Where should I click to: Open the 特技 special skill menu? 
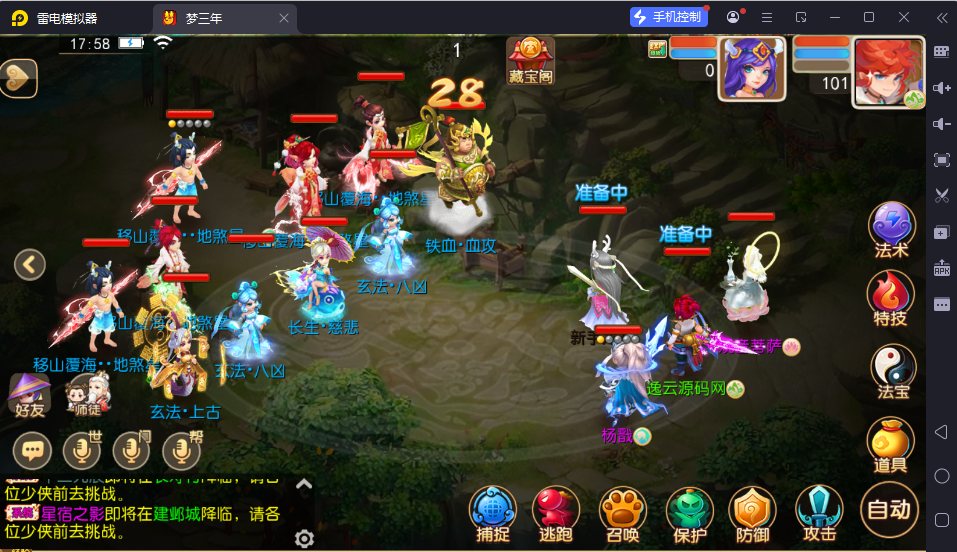pos(891,295)
